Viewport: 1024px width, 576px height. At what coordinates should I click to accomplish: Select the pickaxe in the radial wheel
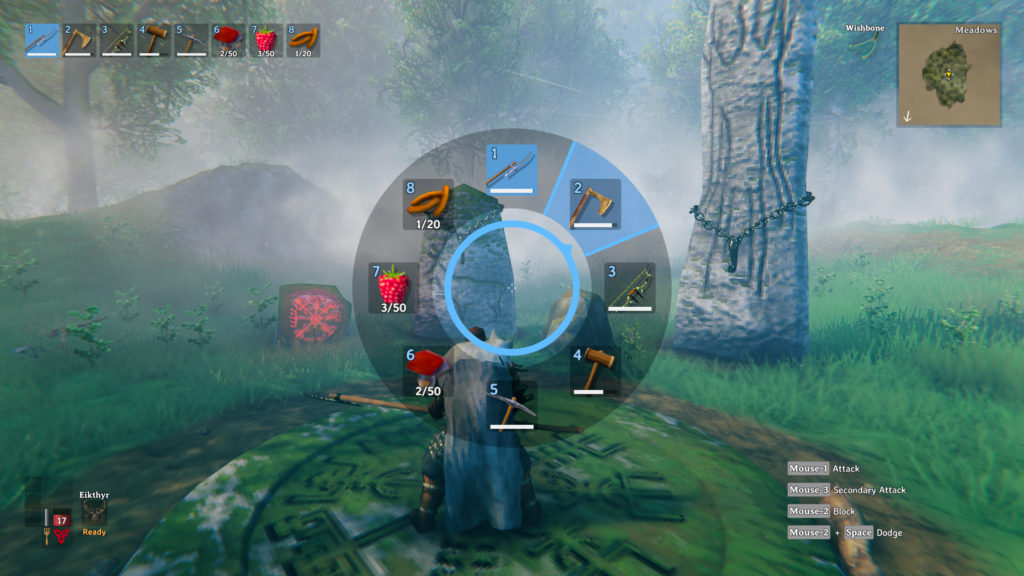(x=511, y=404)
